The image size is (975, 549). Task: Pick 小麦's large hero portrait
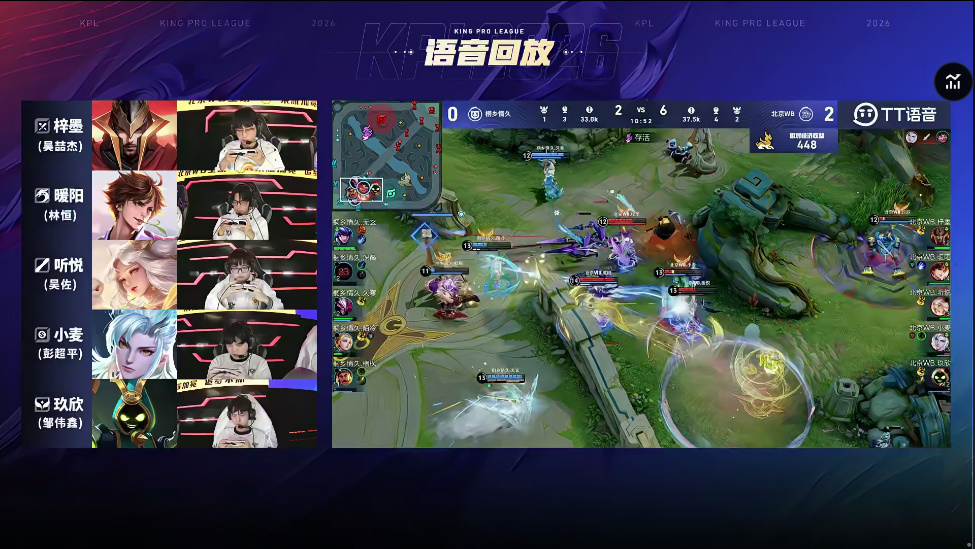(x=134, y=344)
